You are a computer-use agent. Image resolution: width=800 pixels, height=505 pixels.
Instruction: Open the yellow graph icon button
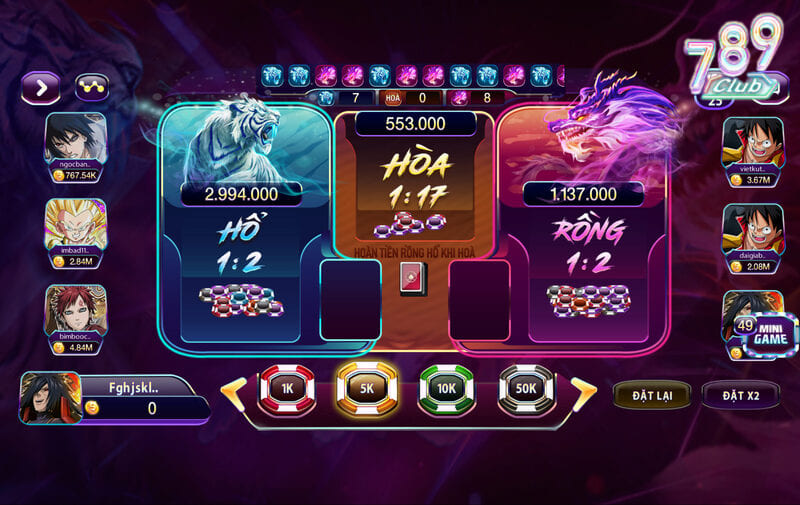coord(94,87)
